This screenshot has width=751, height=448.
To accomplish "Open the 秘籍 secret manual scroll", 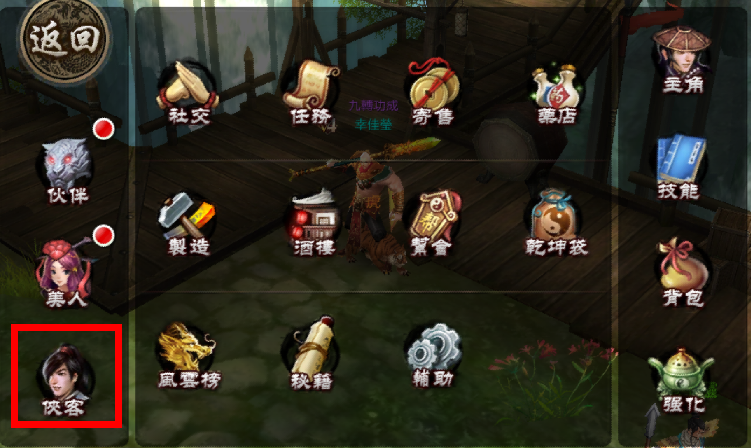I will [x=309, y=354].
